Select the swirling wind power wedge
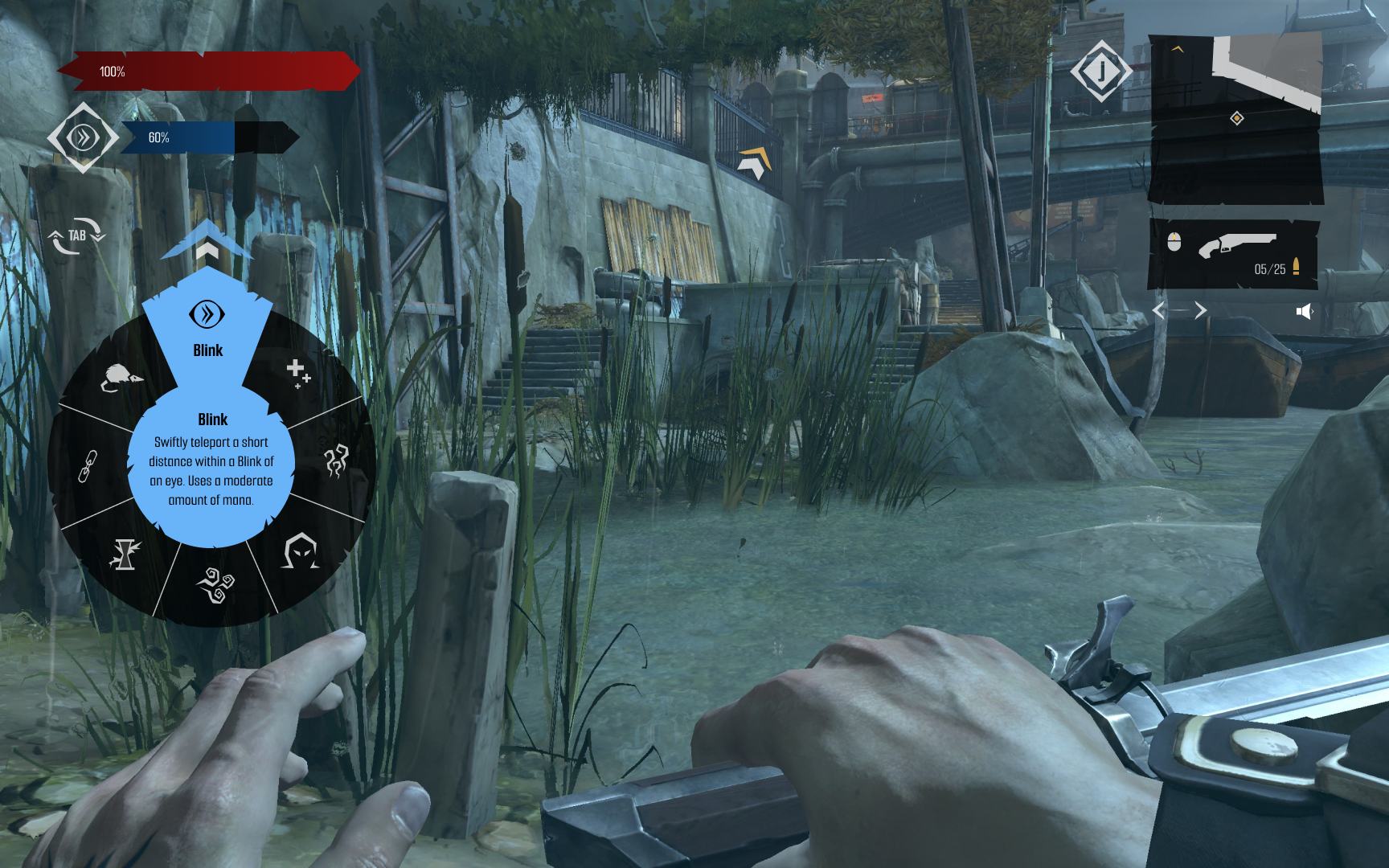The height and width of the screenshot is (868, 1389). (x=215, y=584)
